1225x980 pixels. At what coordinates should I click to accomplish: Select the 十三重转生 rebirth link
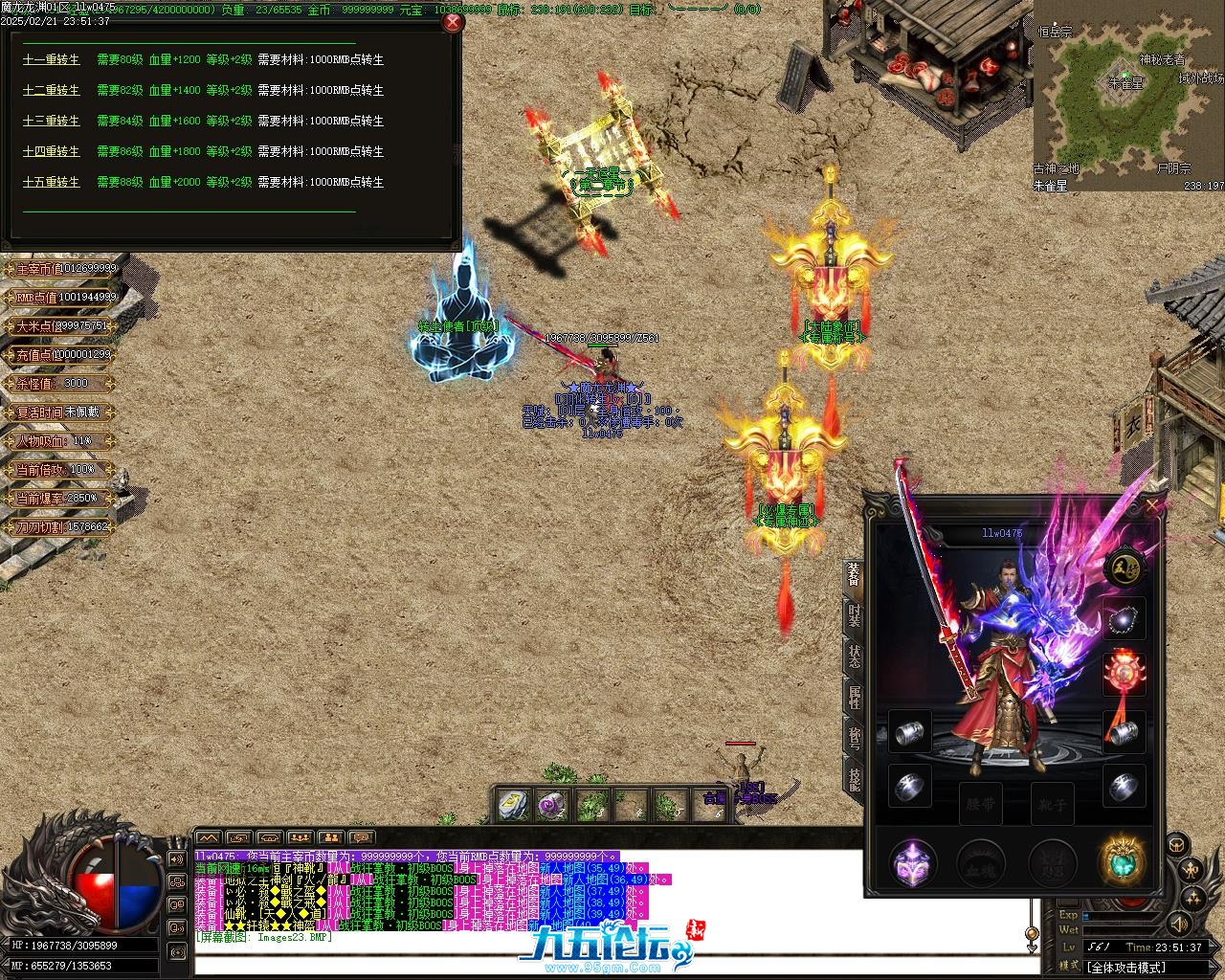tap(52, 121)
